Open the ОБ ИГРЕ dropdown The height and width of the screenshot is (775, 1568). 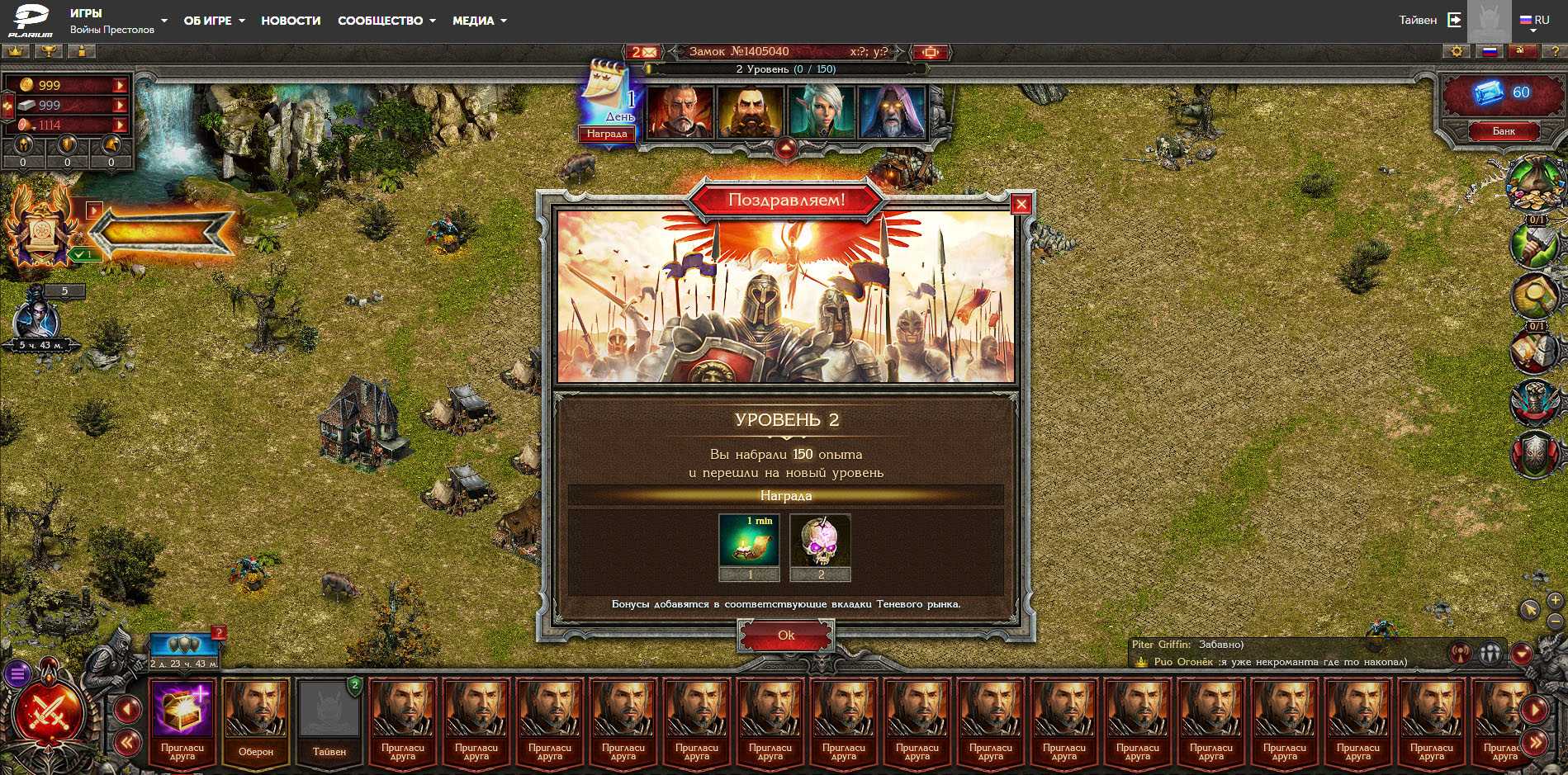214,21
